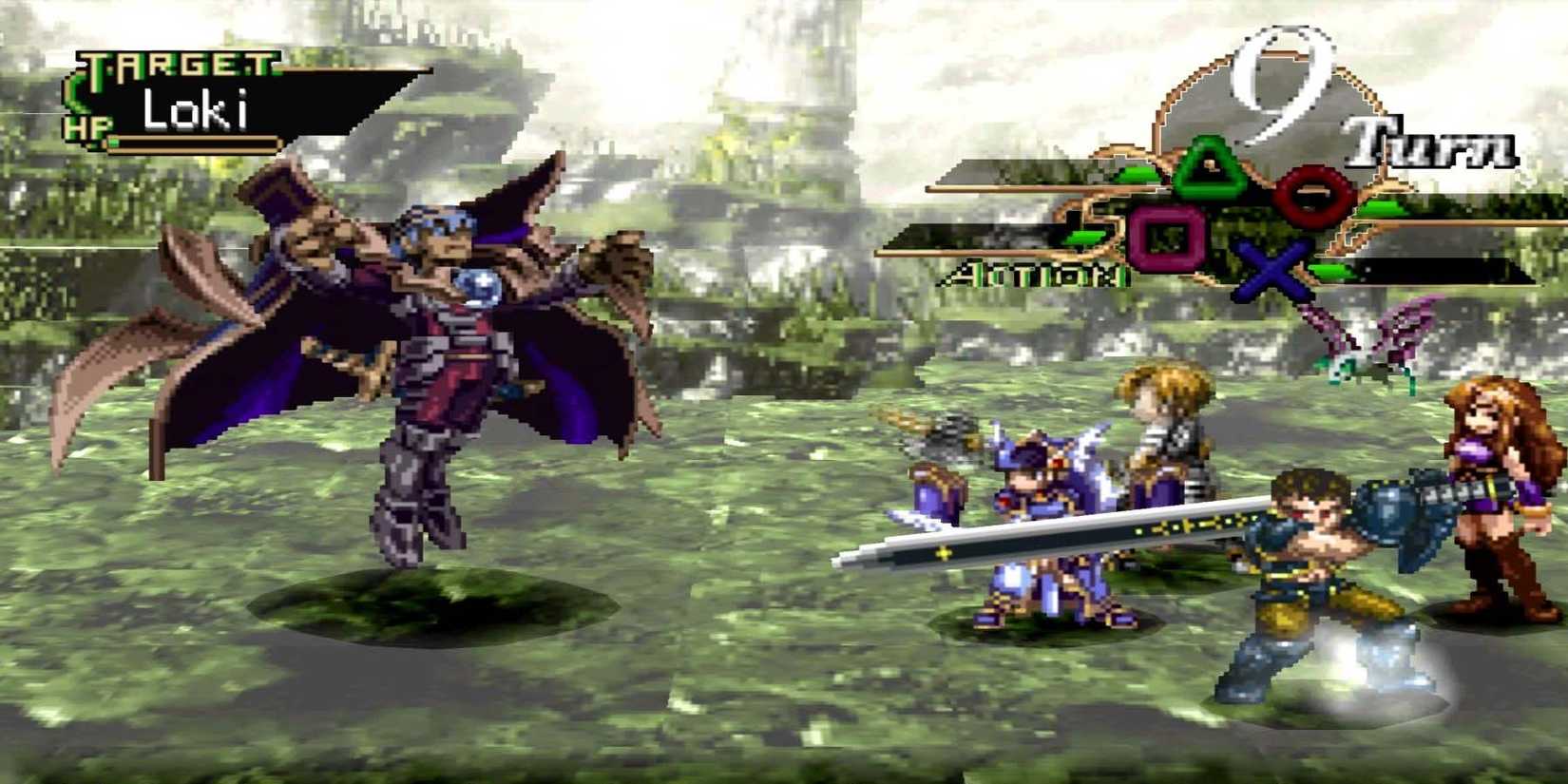Click the Turn label text

pos(1433,144)
